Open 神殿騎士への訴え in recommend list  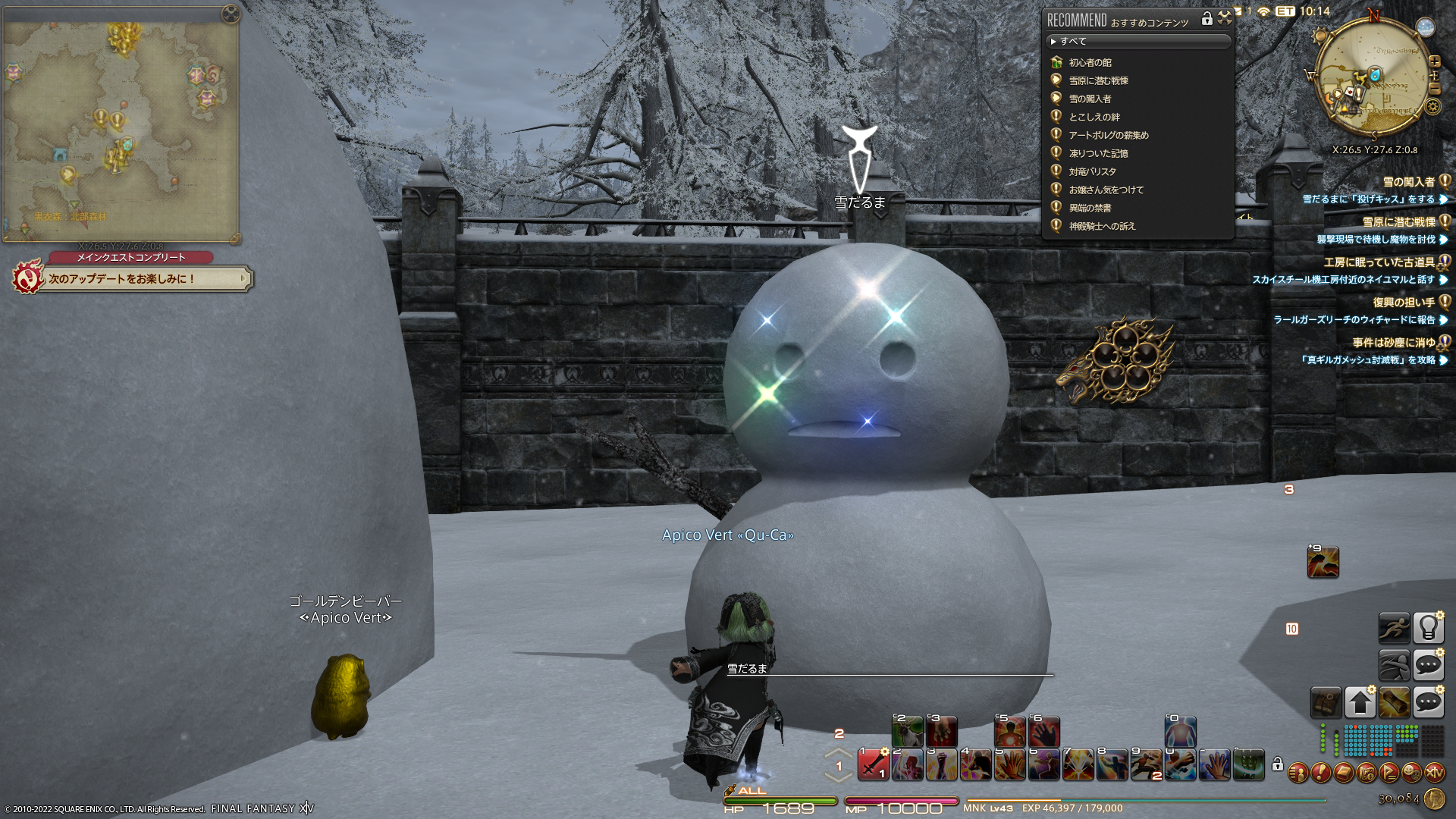1101,226
